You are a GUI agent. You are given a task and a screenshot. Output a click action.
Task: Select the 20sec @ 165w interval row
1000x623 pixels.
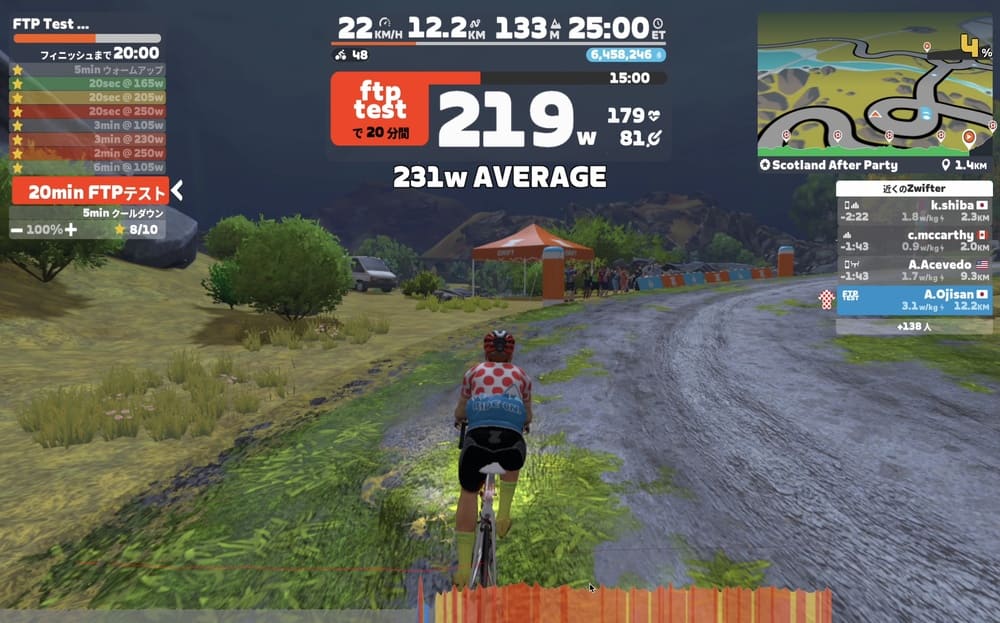click(x=88, y=84)
